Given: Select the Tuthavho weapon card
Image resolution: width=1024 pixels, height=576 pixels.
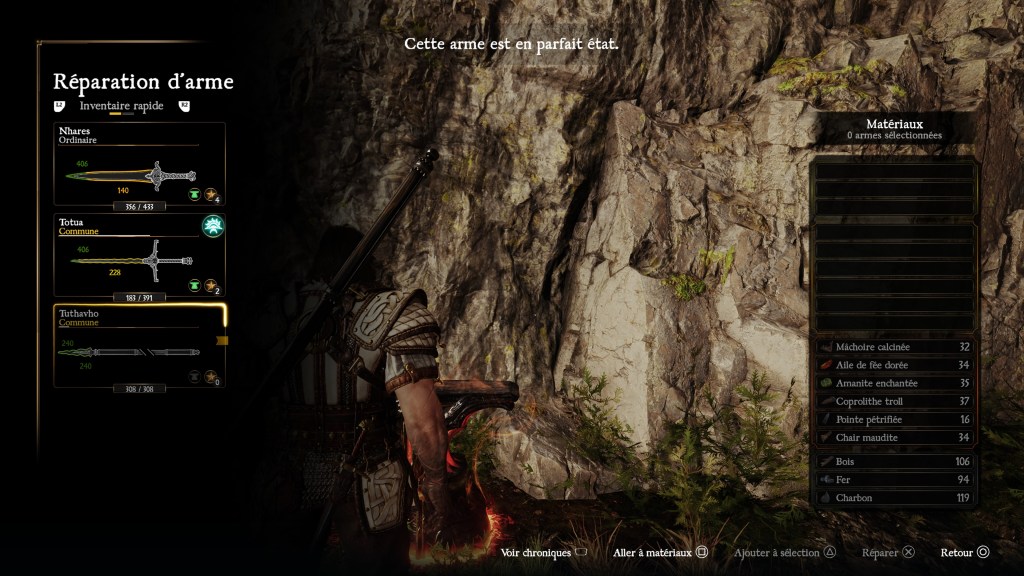Looking at the screenshot, I should 140,346.
